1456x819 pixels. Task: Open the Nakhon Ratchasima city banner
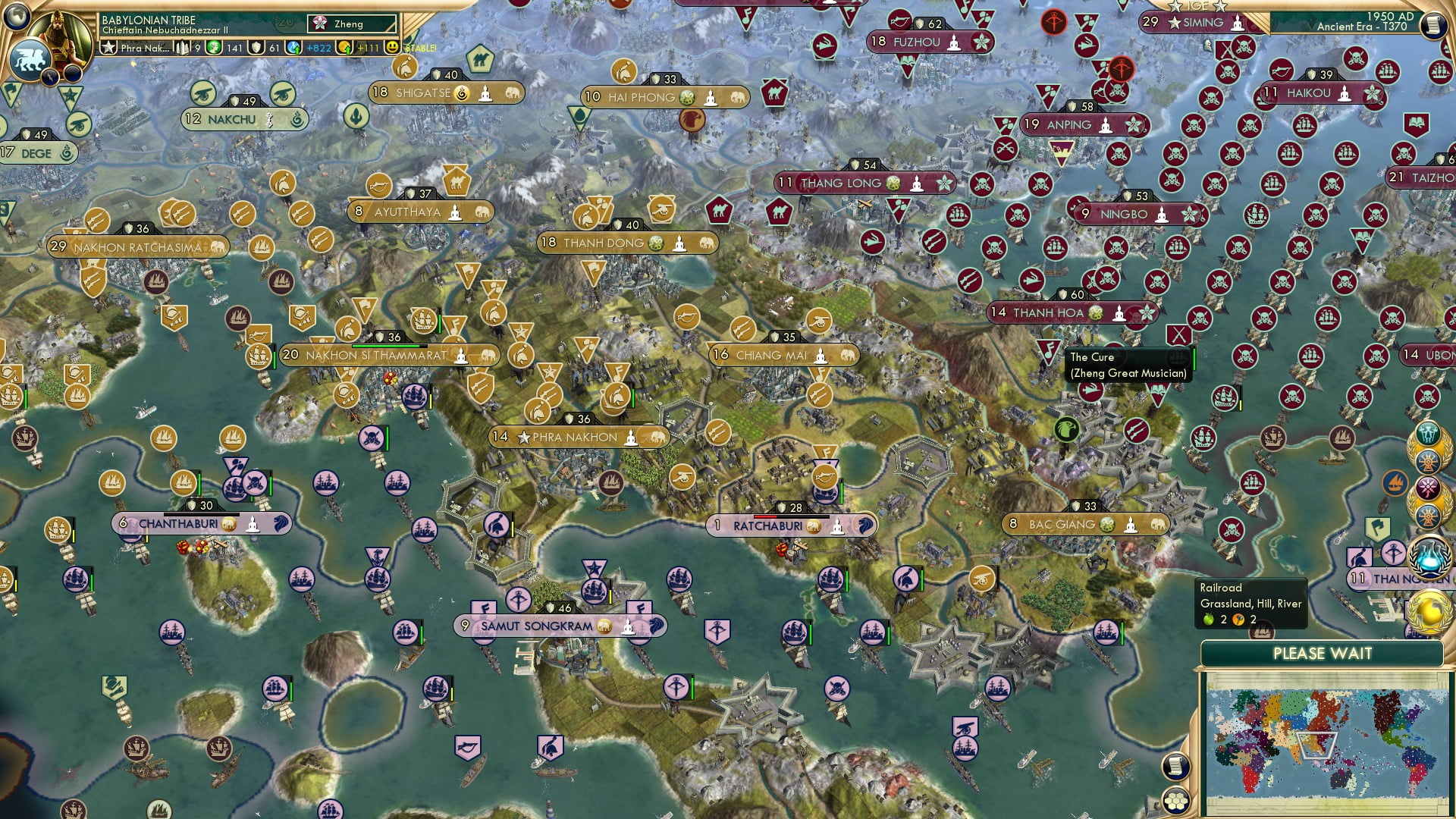coord(137,247)
